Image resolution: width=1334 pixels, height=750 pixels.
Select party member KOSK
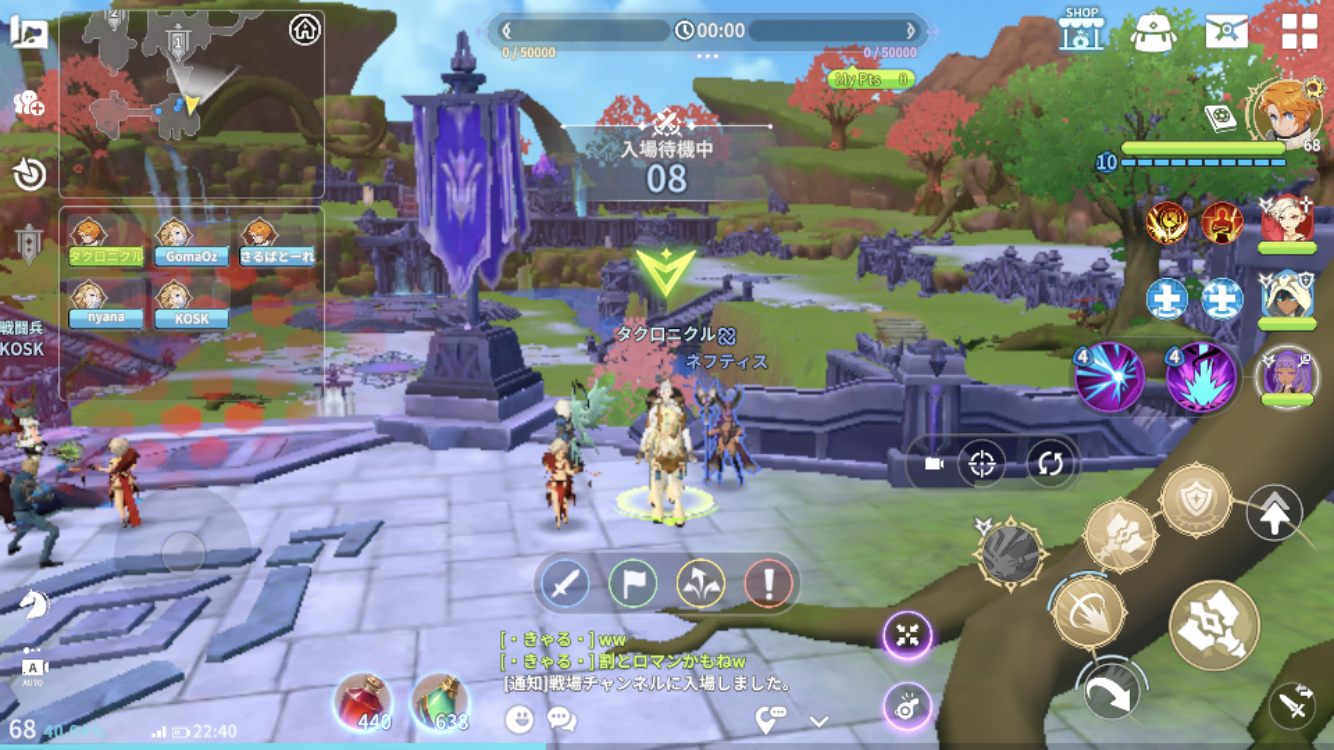click(190, 304)
